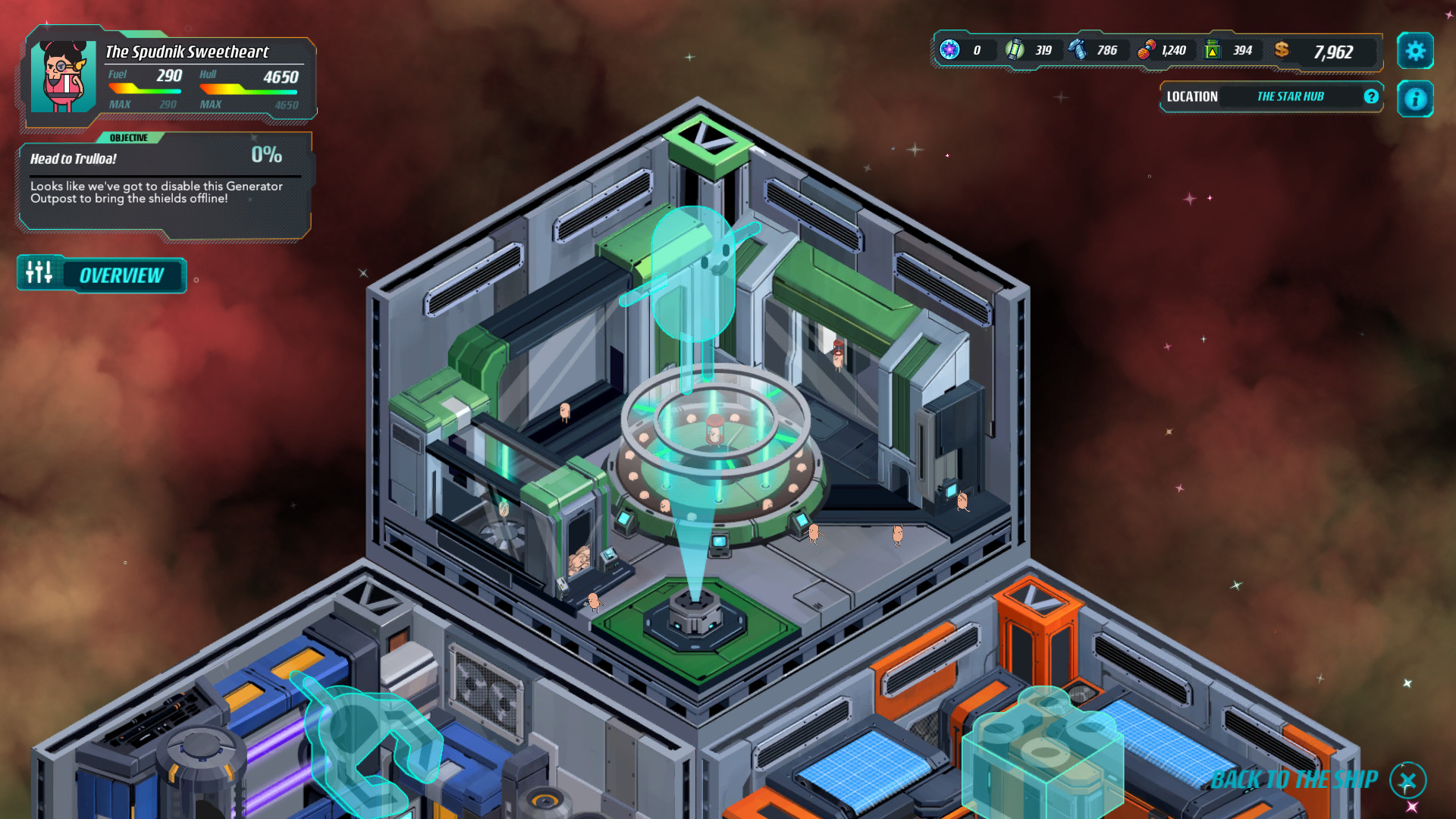
Task: Open the settings gear icon
Action: 1415,52
